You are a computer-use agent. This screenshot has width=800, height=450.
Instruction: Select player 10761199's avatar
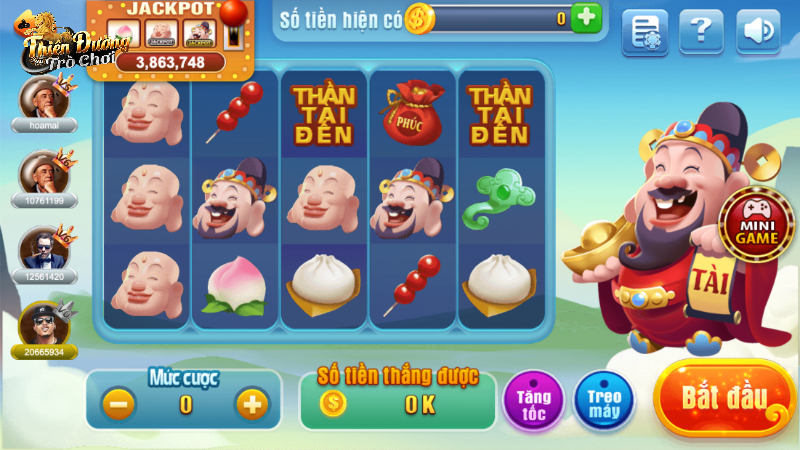43,172
